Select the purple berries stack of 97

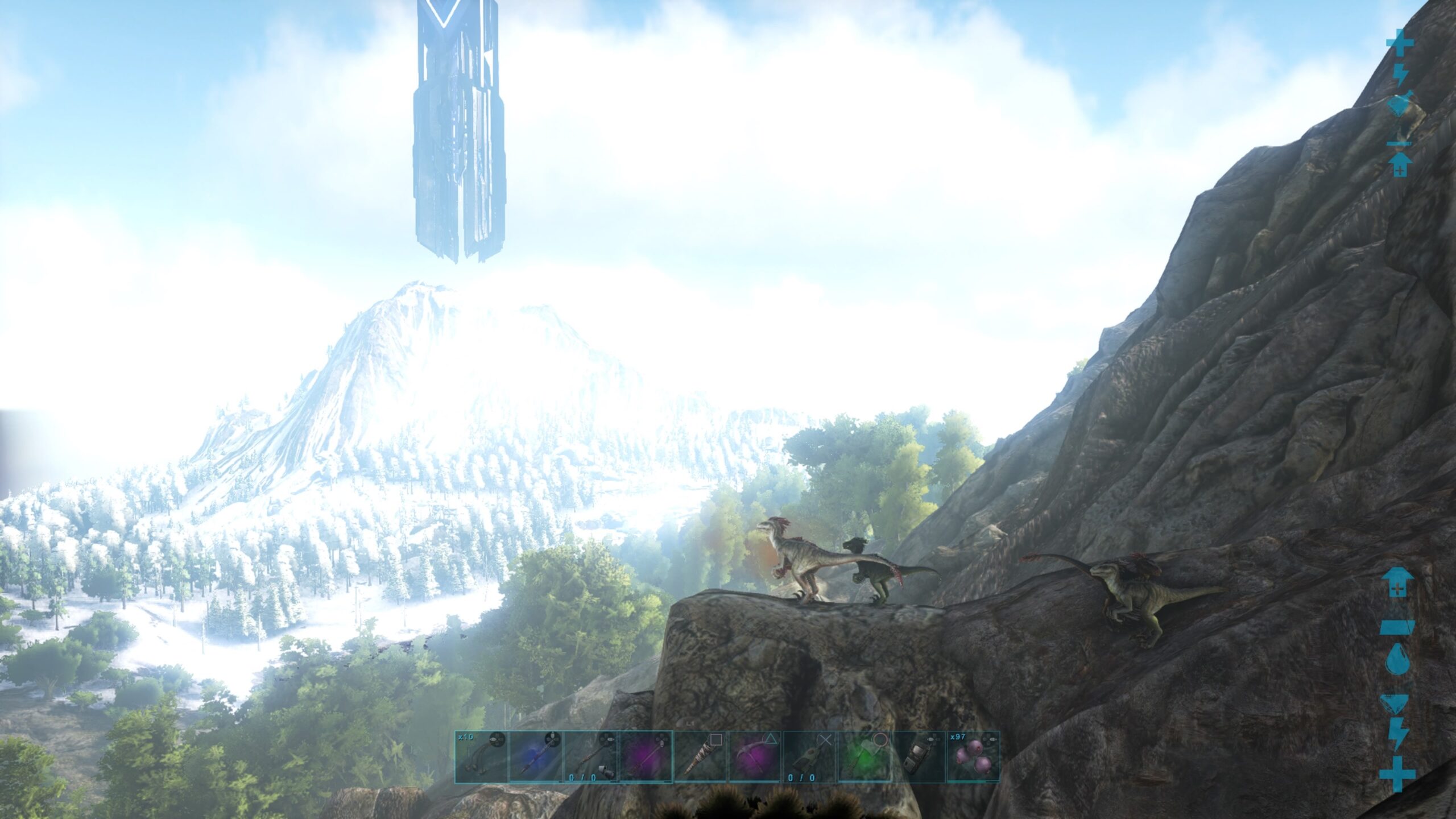tap(973, 756)
